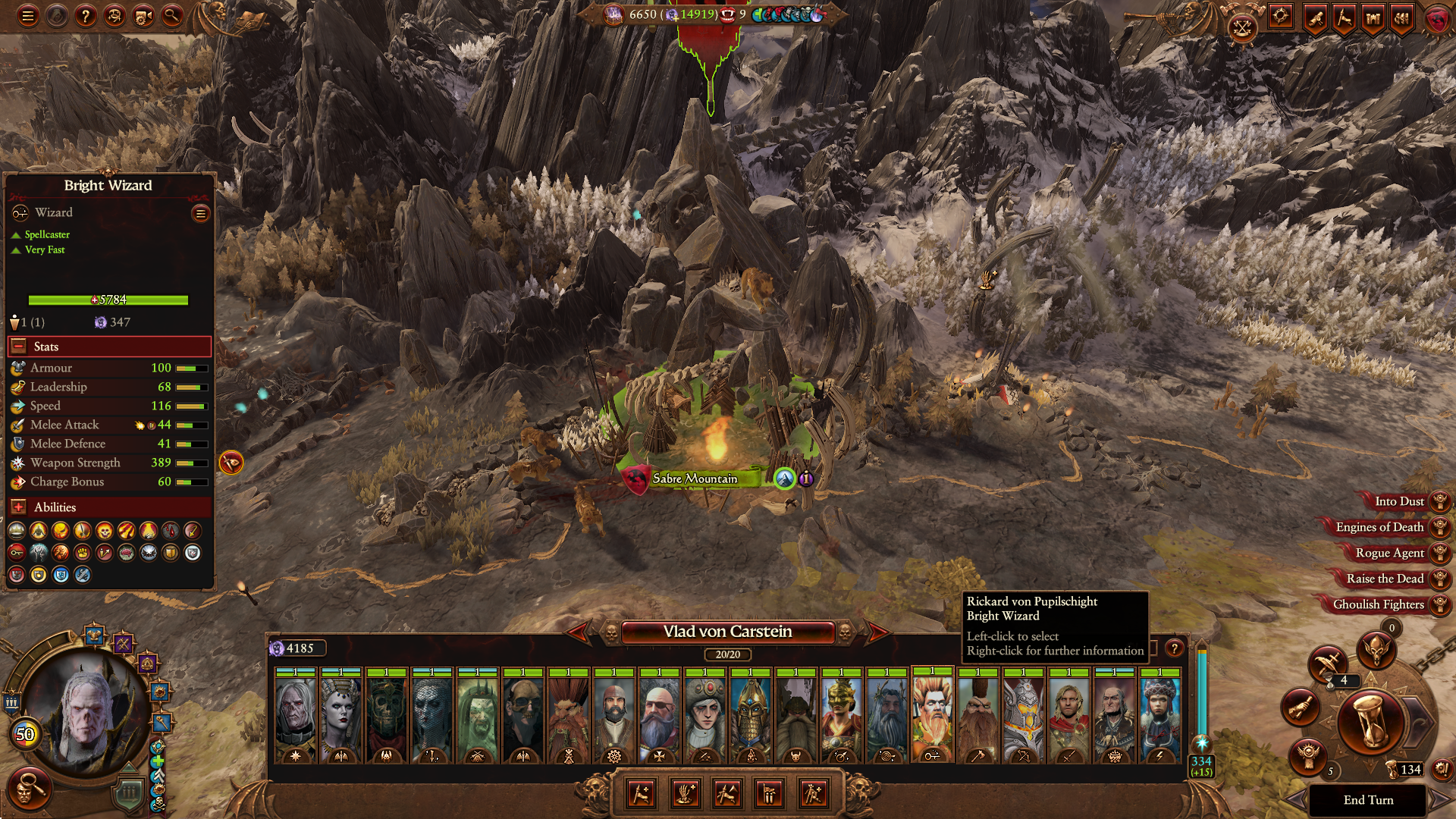Open the Into Dust mission
This screenshot has width=1456, height=819.
1399,501
